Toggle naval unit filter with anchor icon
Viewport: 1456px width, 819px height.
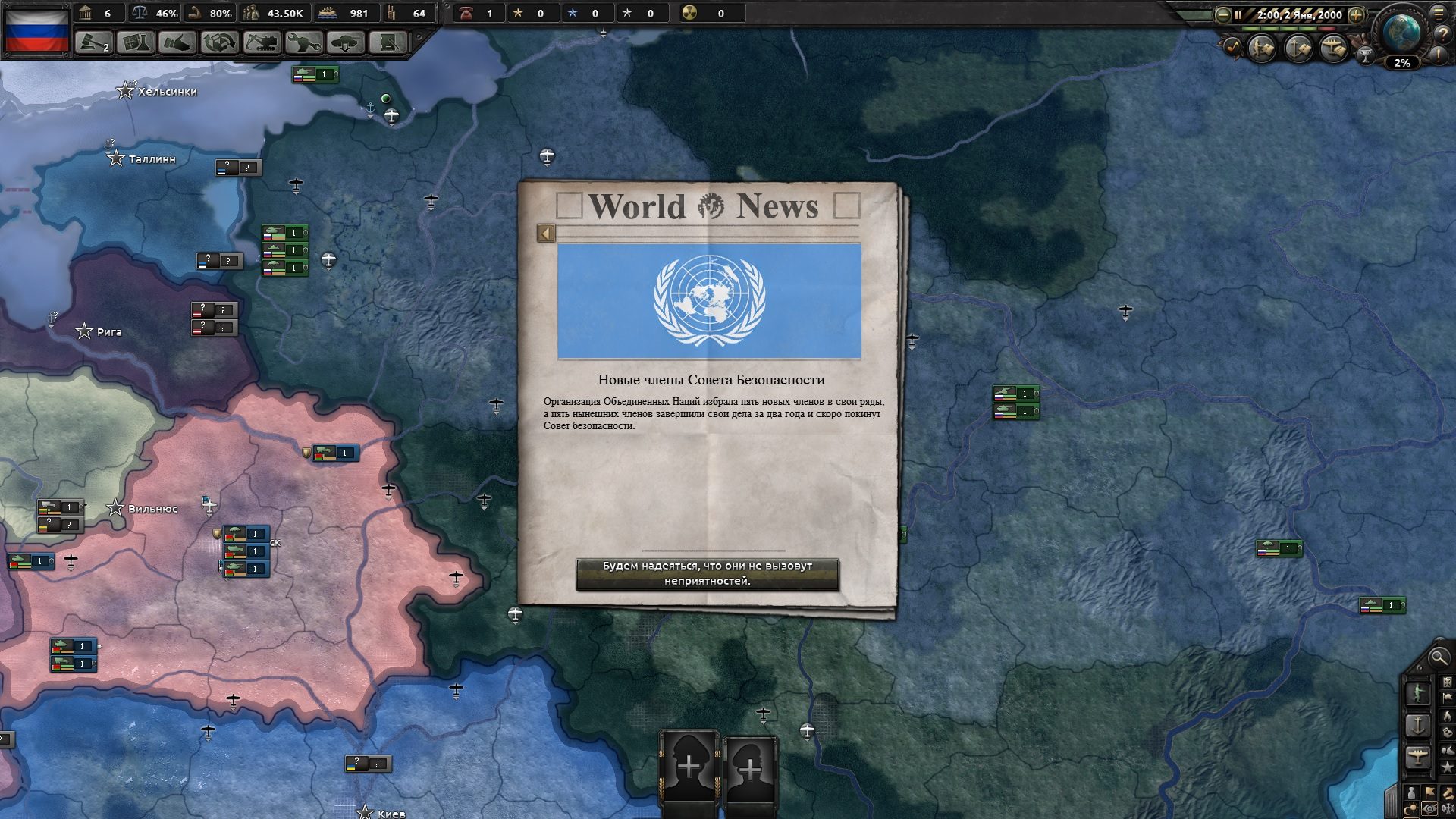click(x=1417, y=723)
